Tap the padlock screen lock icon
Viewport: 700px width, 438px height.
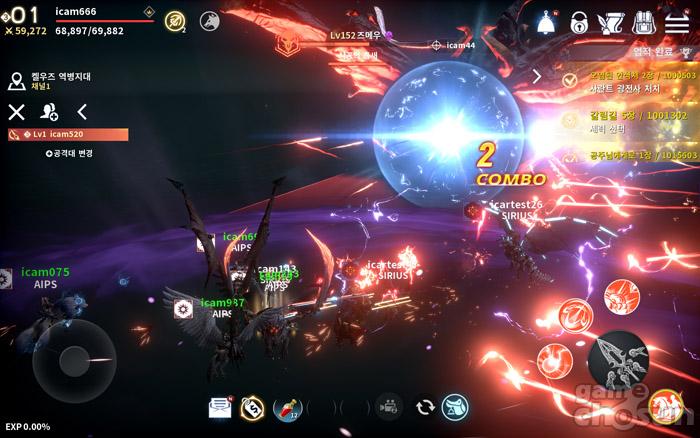click(579, 22)
